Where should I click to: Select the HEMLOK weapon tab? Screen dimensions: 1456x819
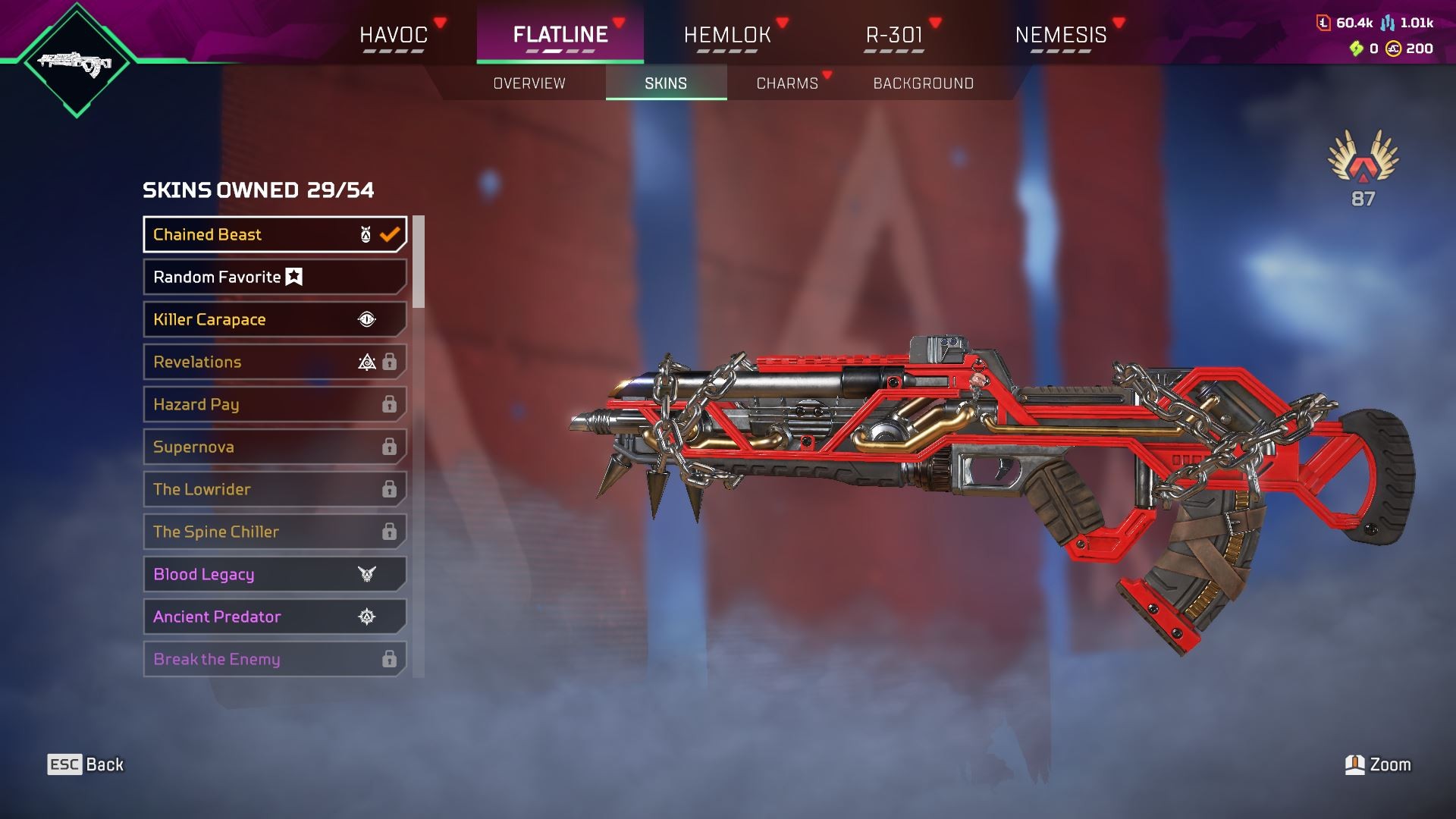coord(727,35)
